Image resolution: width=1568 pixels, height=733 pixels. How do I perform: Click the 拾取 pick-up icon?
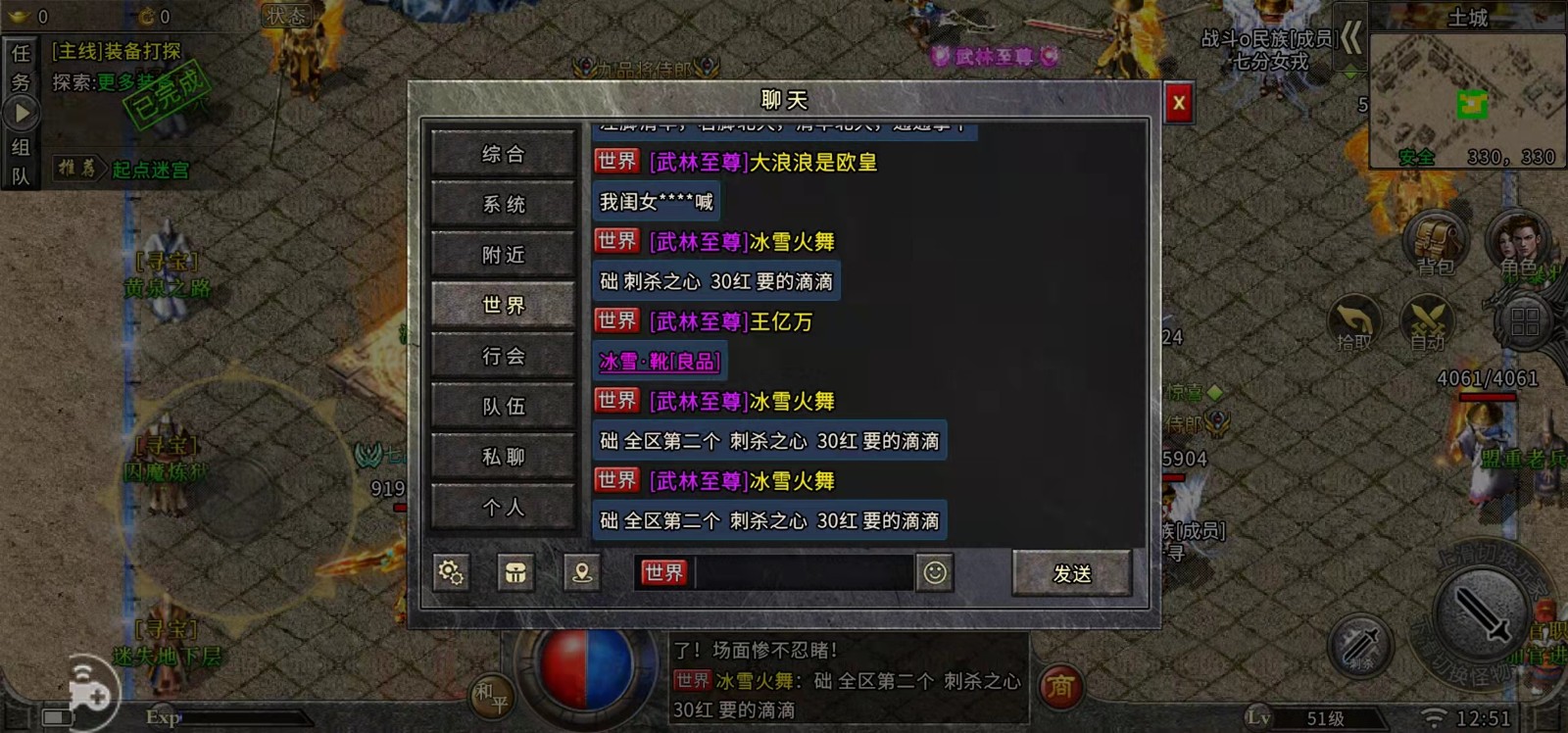pos(1354,323)
